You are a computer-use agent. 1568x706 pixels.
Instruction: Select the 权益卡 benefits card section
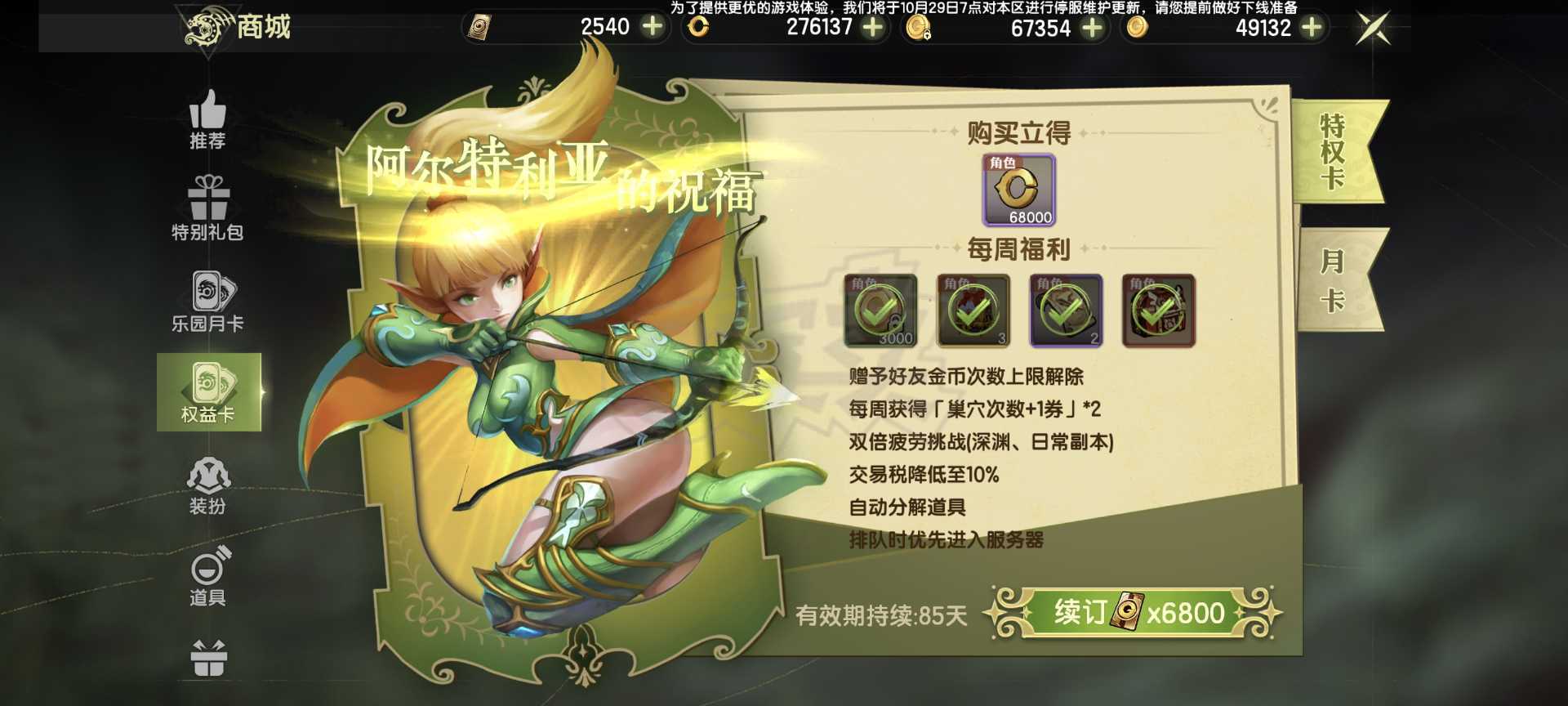click(x=208, y=391)
